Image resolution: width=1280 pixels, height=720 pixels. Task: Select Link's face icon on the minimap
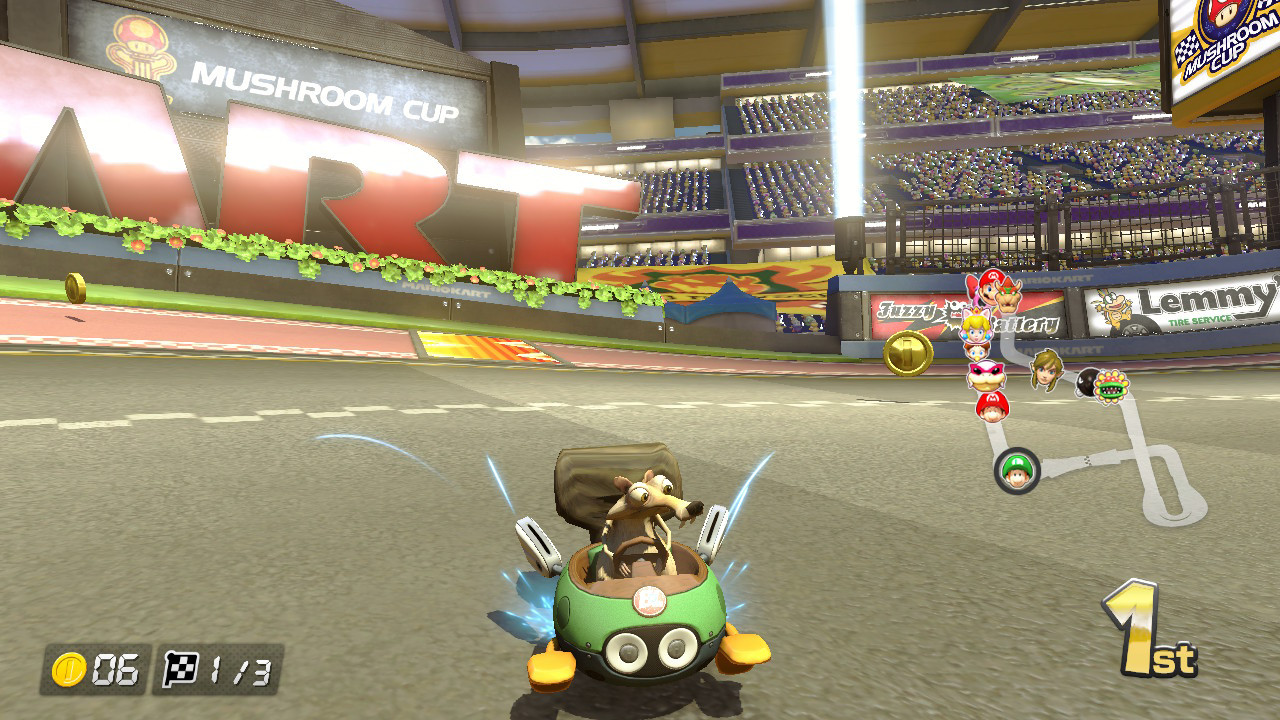click(1045, 370)
